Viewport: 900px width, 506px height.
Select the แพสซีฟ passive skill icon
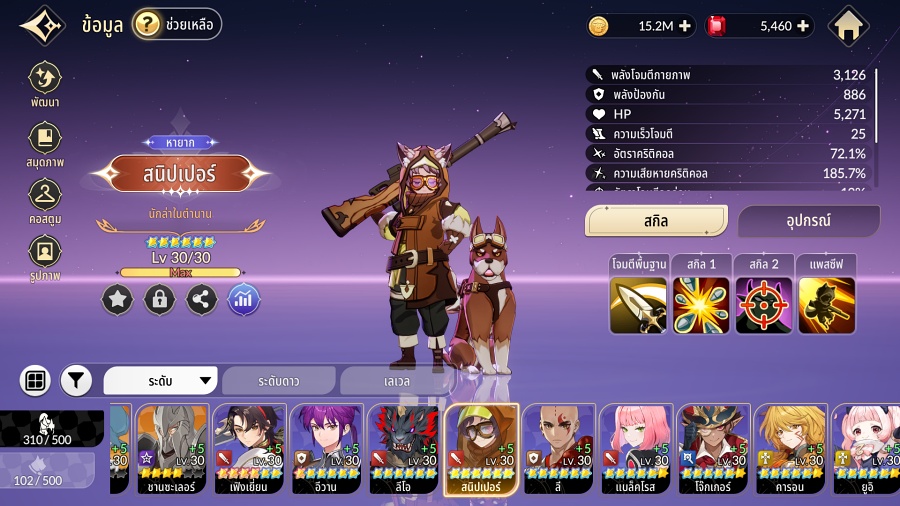[826, 303]
